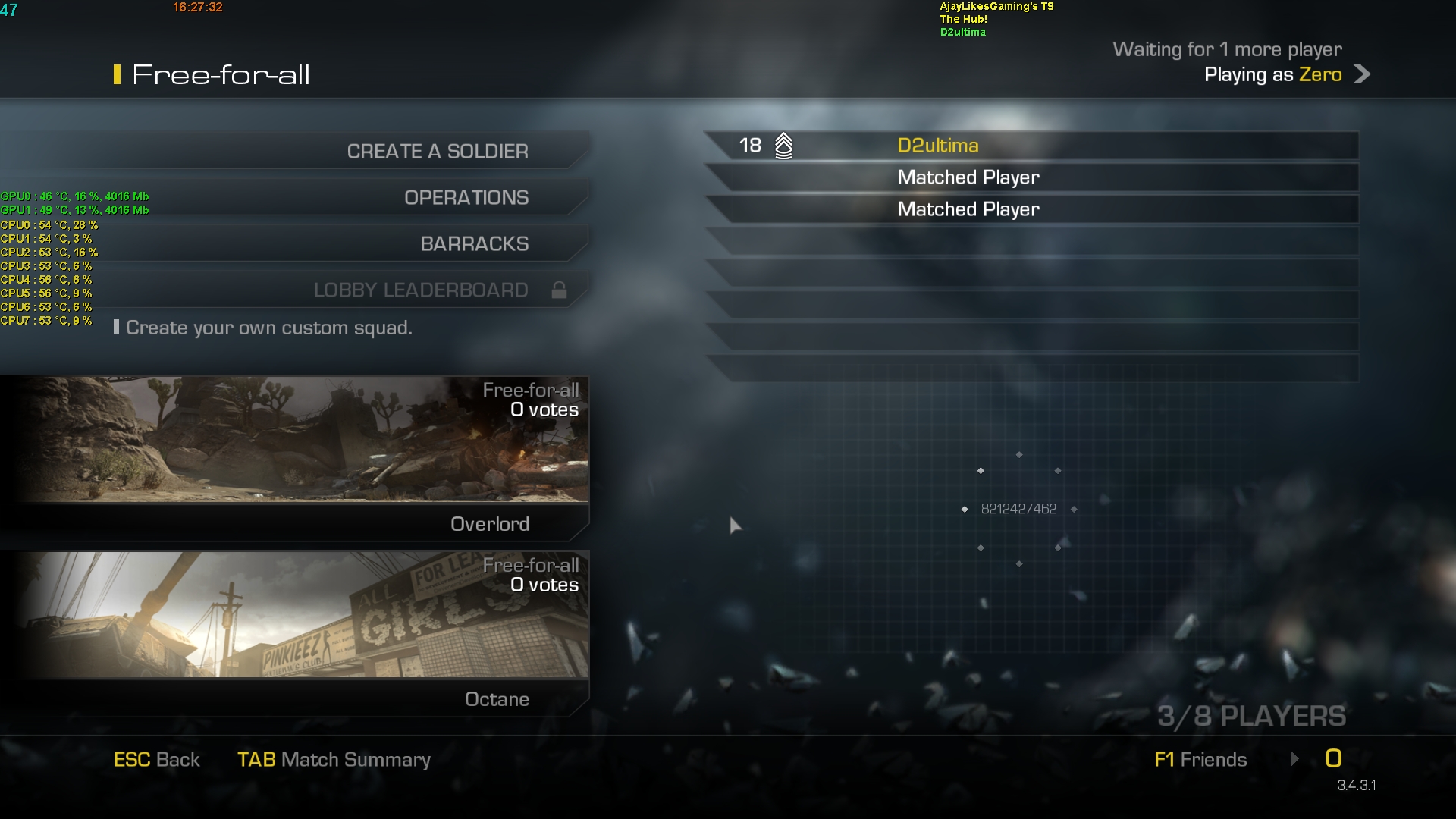Select D2ultima in the player list
Screen dimensions: 1456x819
coord(937,146)
